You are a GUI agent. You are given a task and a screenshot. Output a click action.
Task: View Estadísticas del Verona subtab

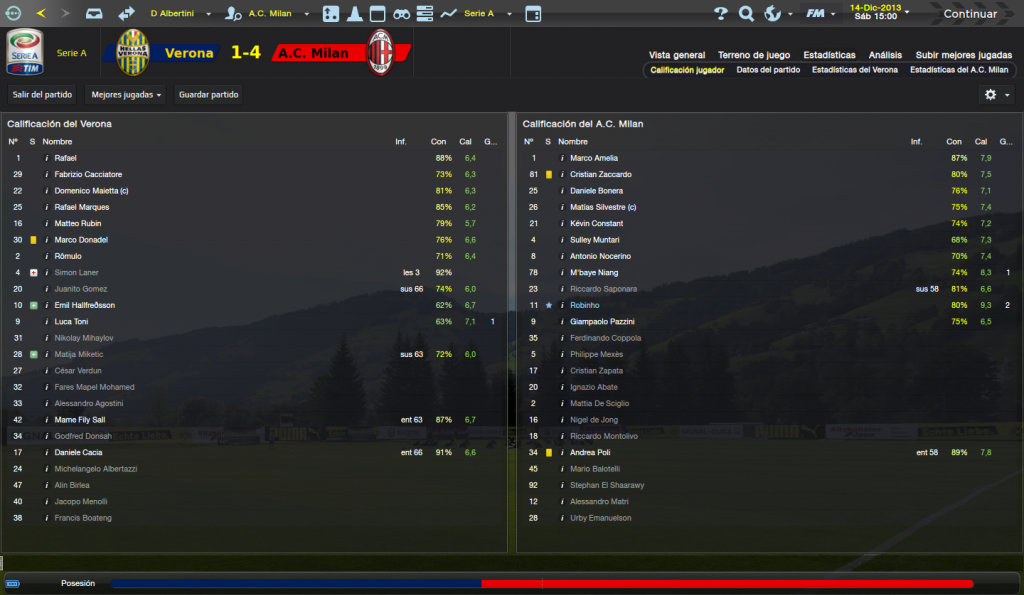854,70
